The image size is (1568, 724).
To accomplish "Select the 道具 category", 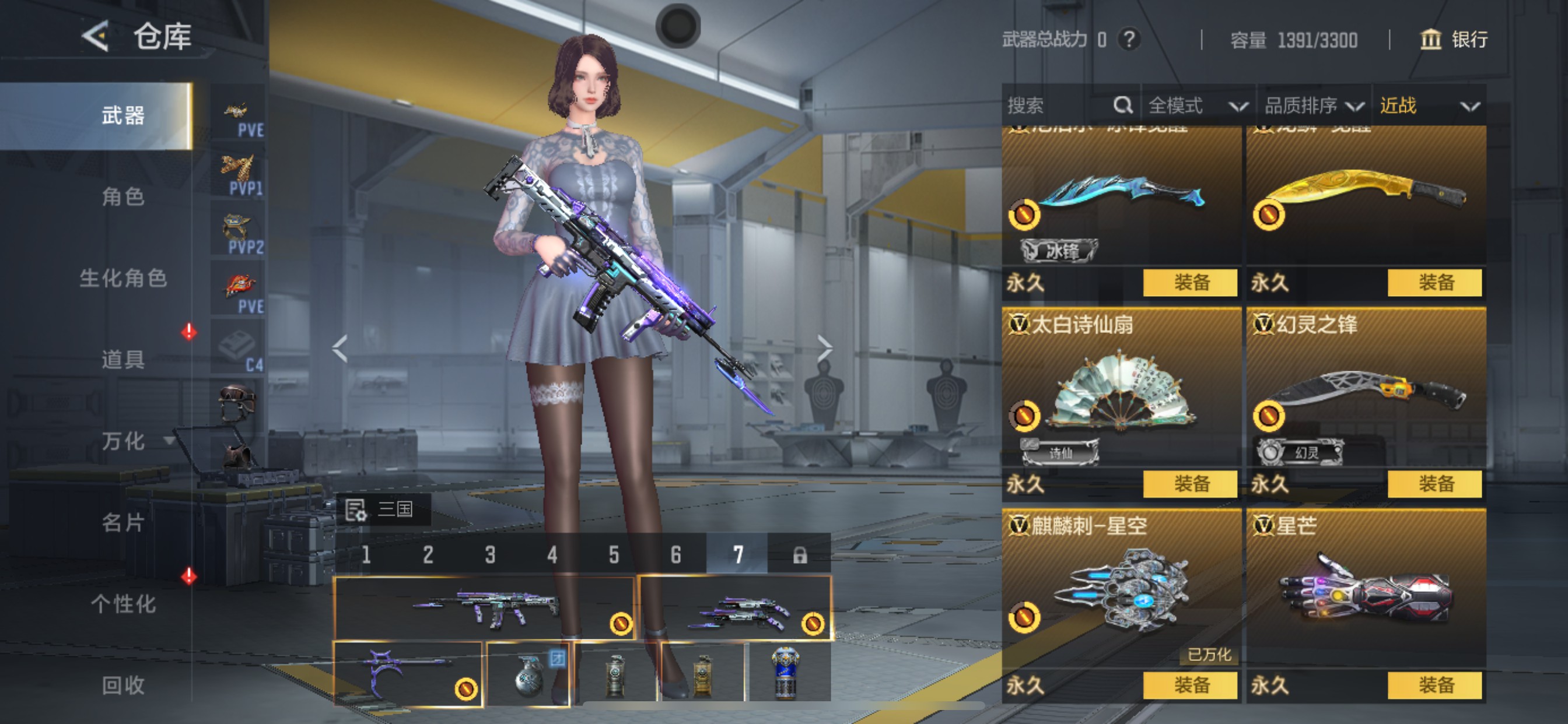I will (x=123, y=360).
